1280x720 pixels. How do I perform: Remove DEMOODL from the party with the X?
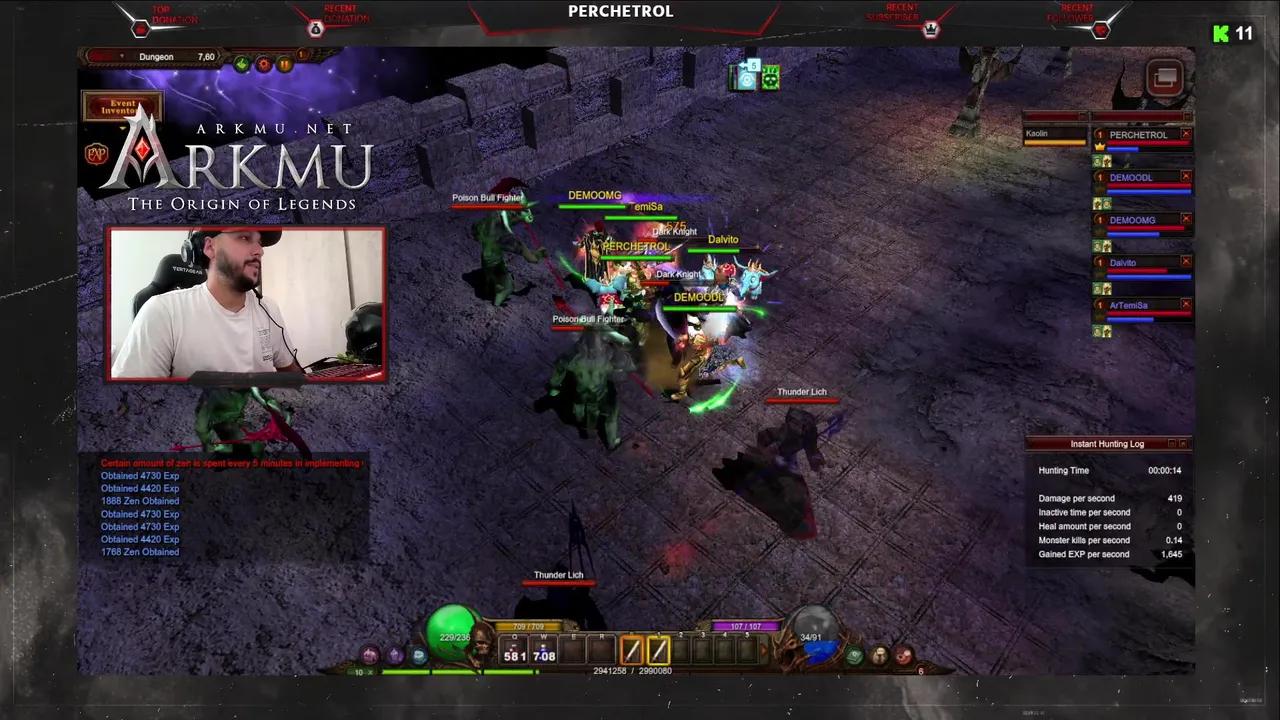[x=1186, y=177]
